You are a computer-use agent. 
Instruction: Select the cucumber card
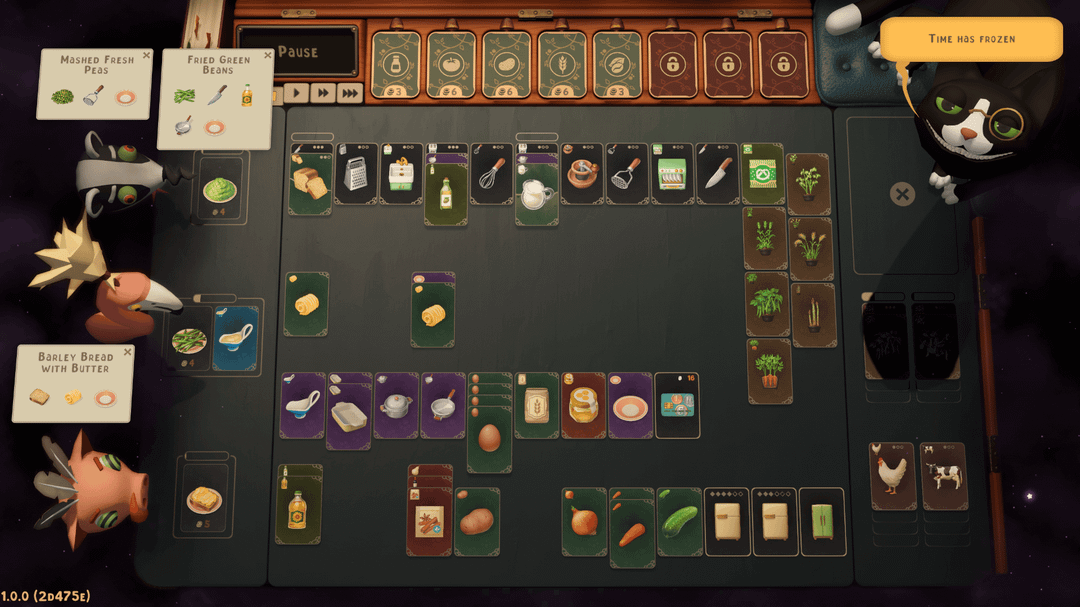pos(679,521)
